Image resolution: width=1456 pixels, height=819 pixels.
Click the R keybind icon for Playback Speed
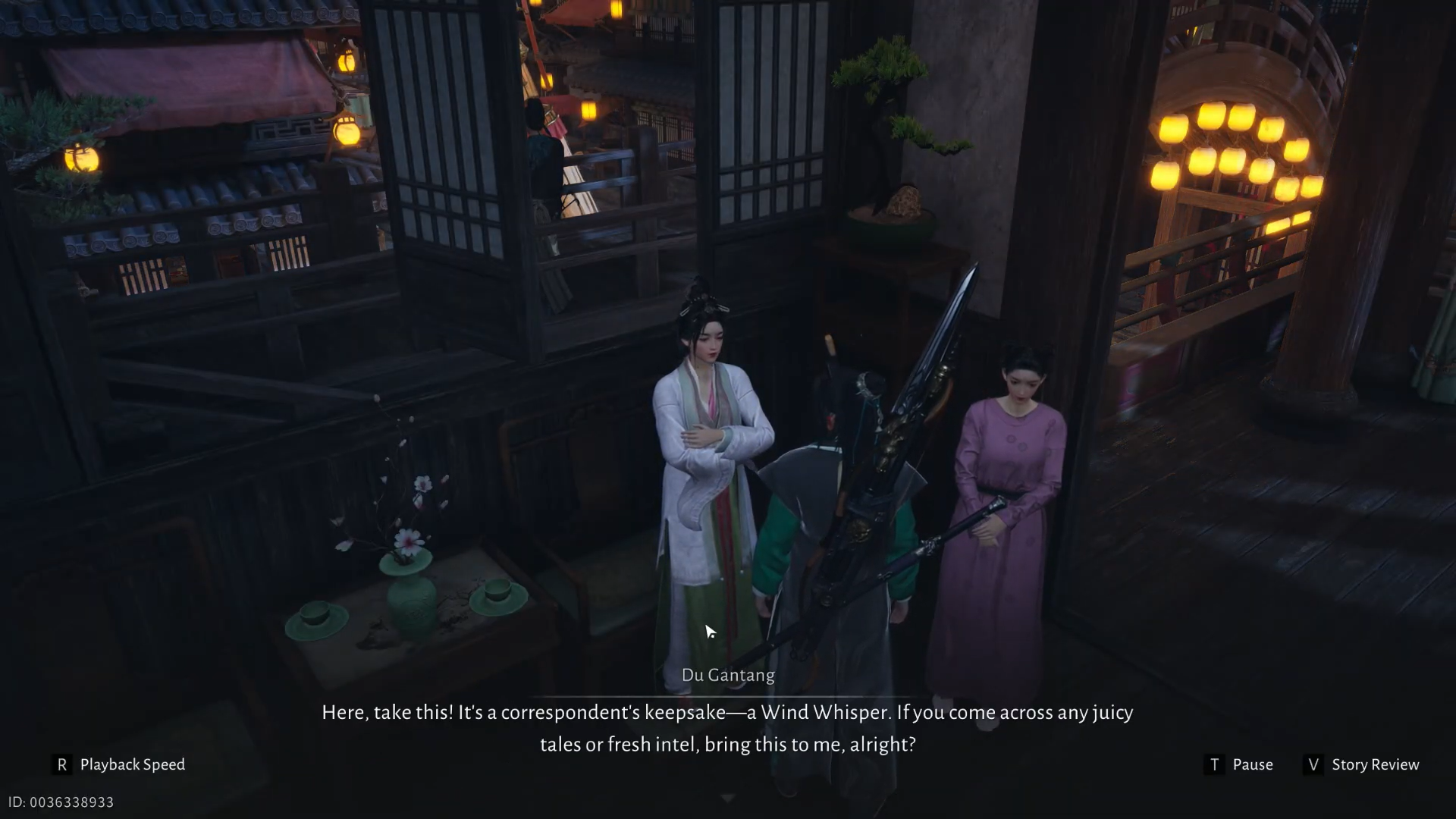(x=64, y=764)
